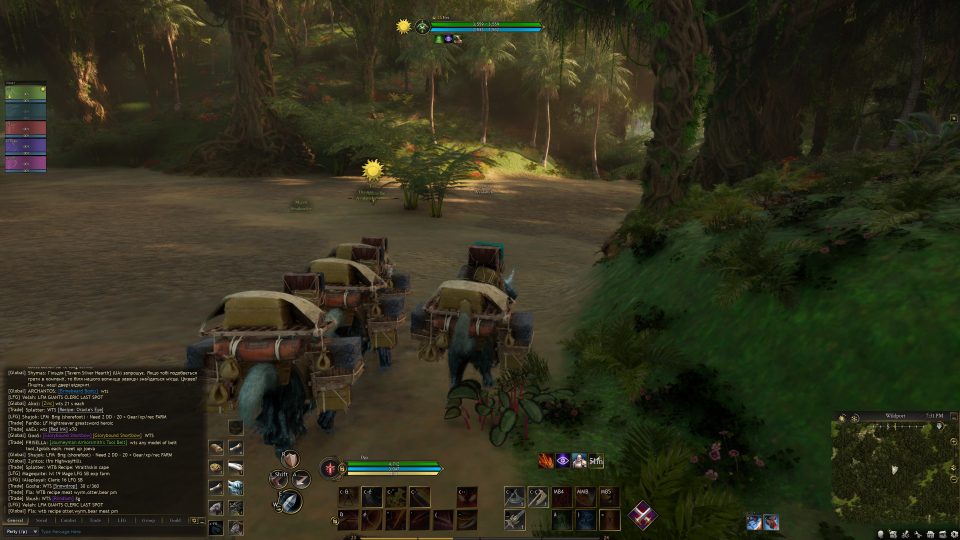Open the Trade chat tab

95,520
